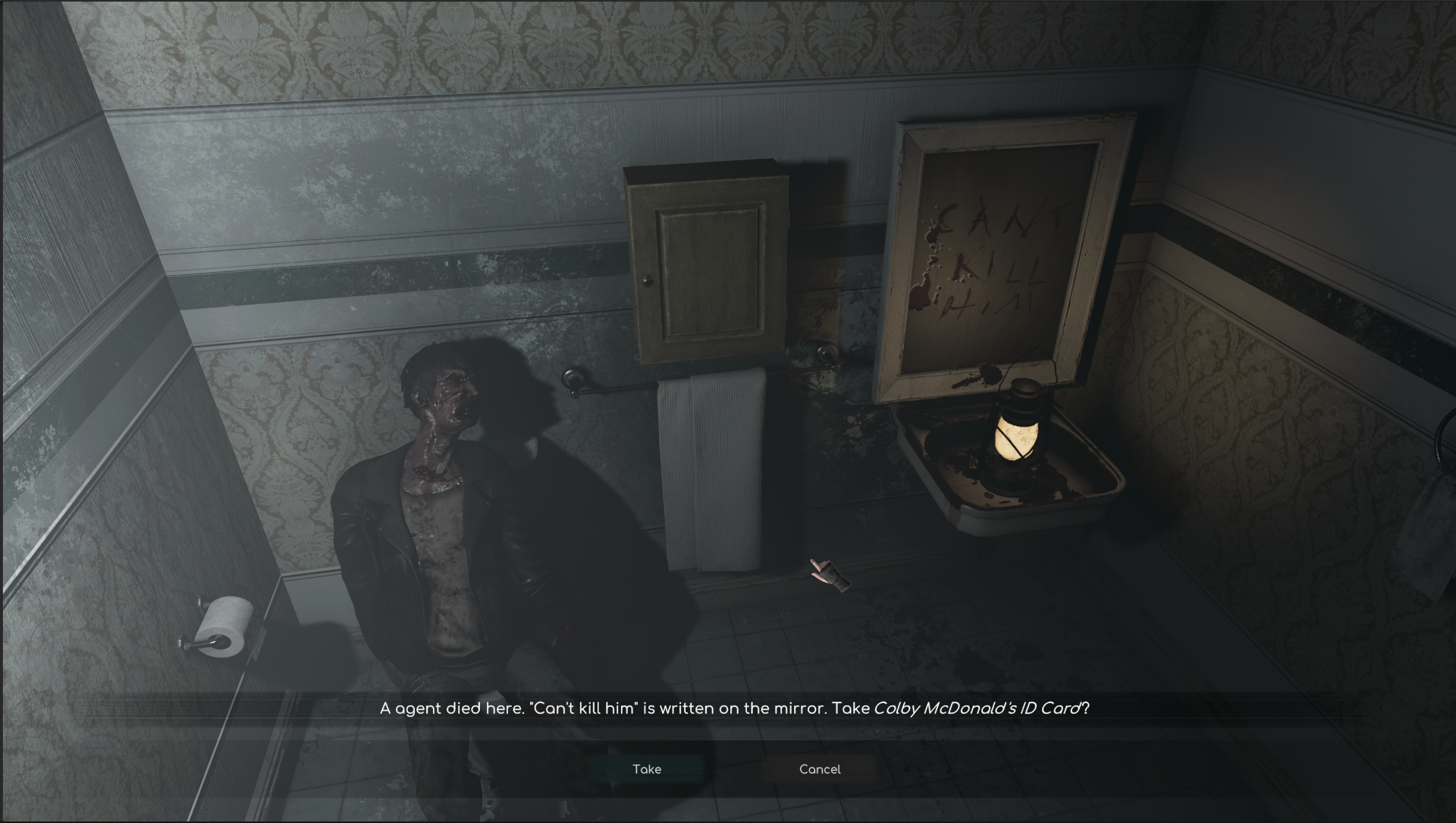Open the medicine cabinet above the towel rack
Image resolution: width=1456 pixels, height=823 pixels.
coord(705,262)
